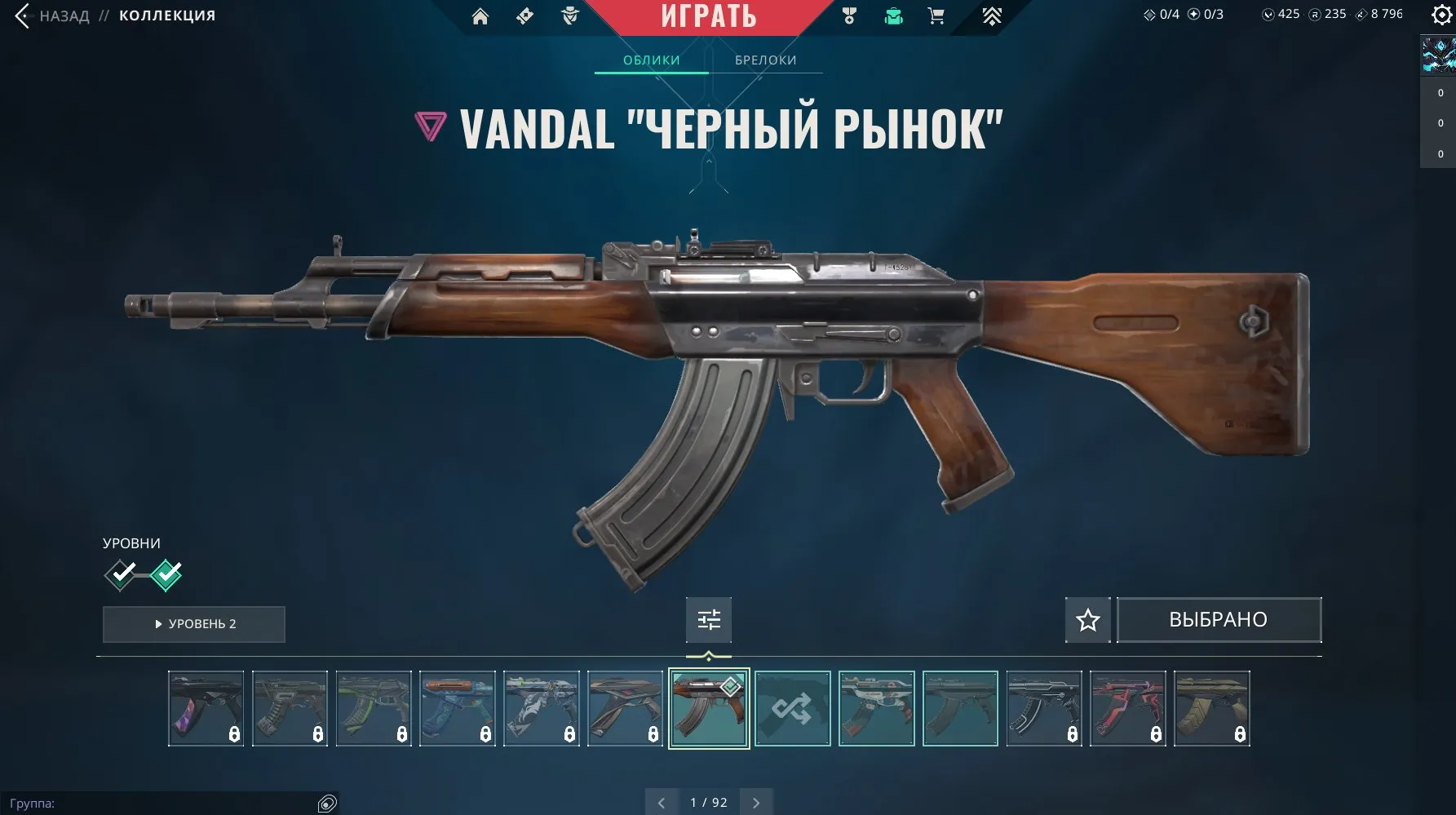
Task: Toggle the level 2 checkmark
Action: pos(167,574)
